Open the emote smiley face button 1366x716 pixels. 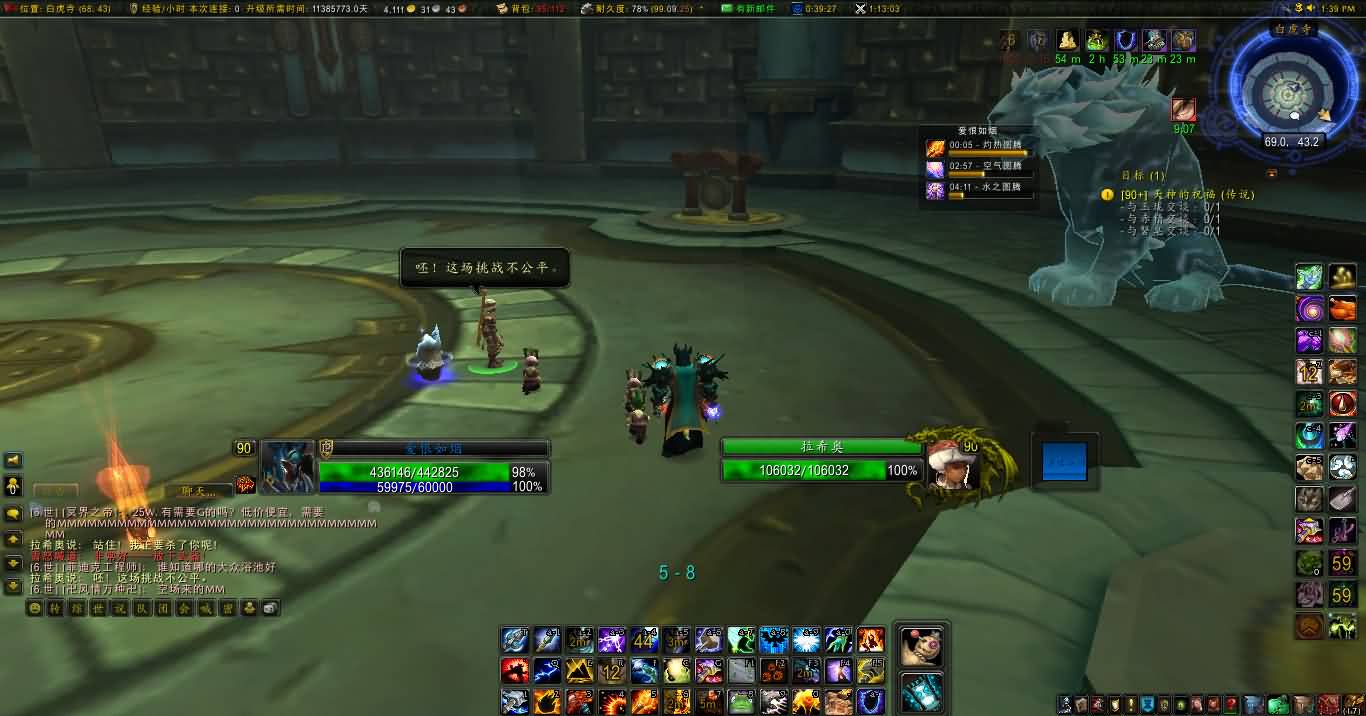(35, 608)
